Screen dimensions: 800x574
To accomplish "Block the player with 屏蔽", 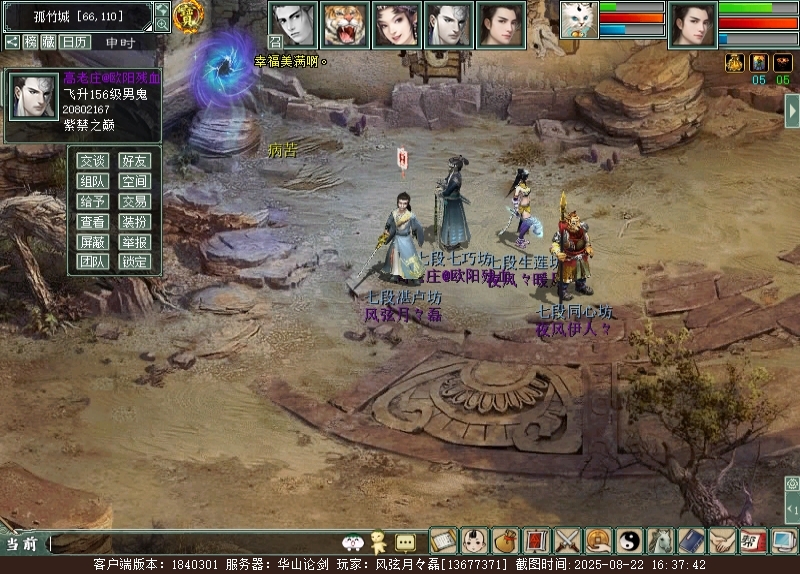I will click(93, 242).
